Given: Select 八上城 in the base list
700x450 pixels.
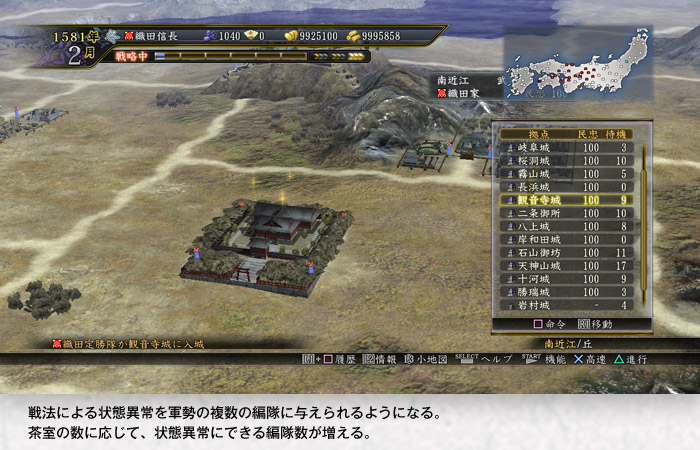Looking at the screenshot, I should [x=565, y=226].
